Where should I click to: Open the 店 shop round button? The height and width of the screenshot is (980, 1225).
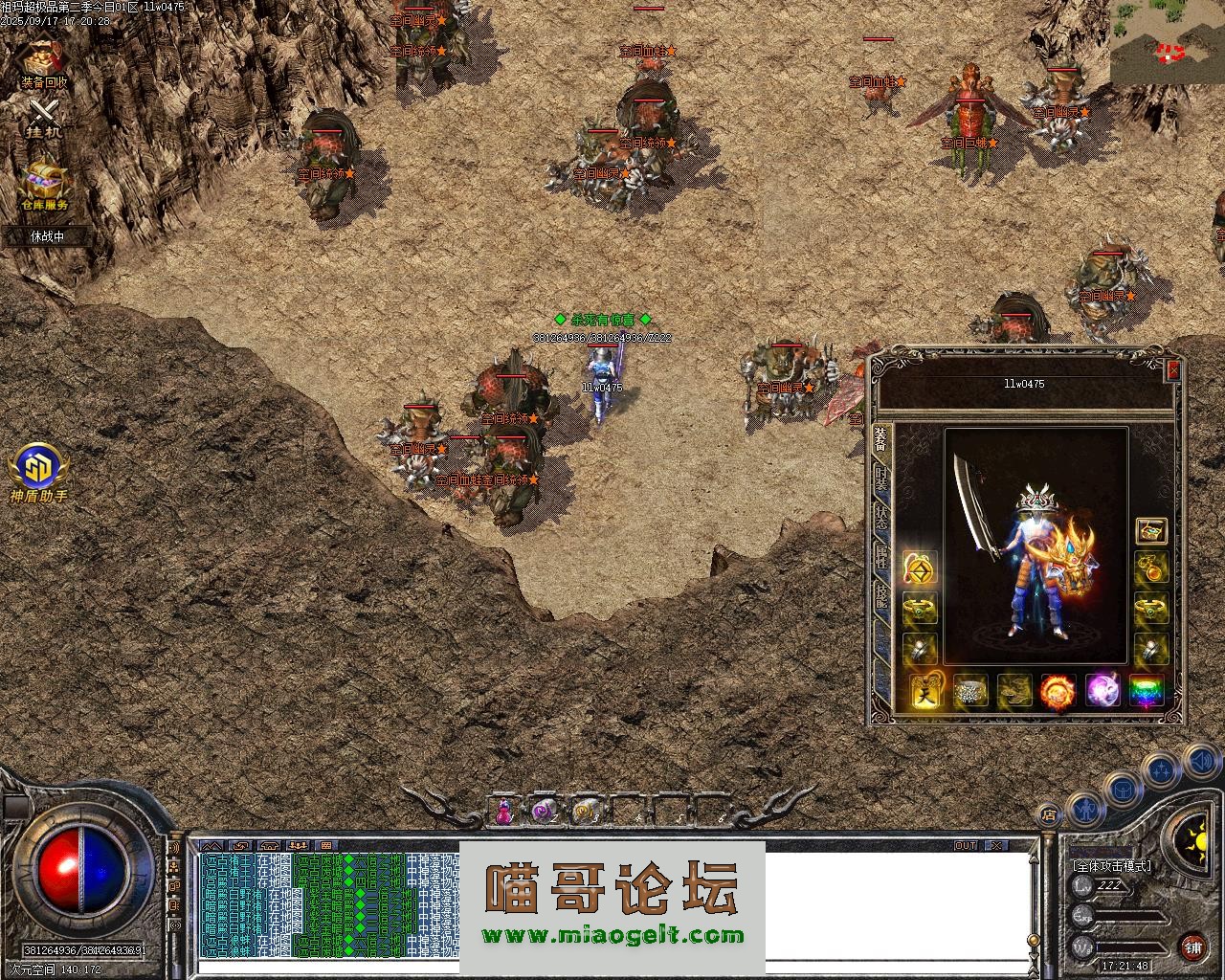[x=1049, y=814]
